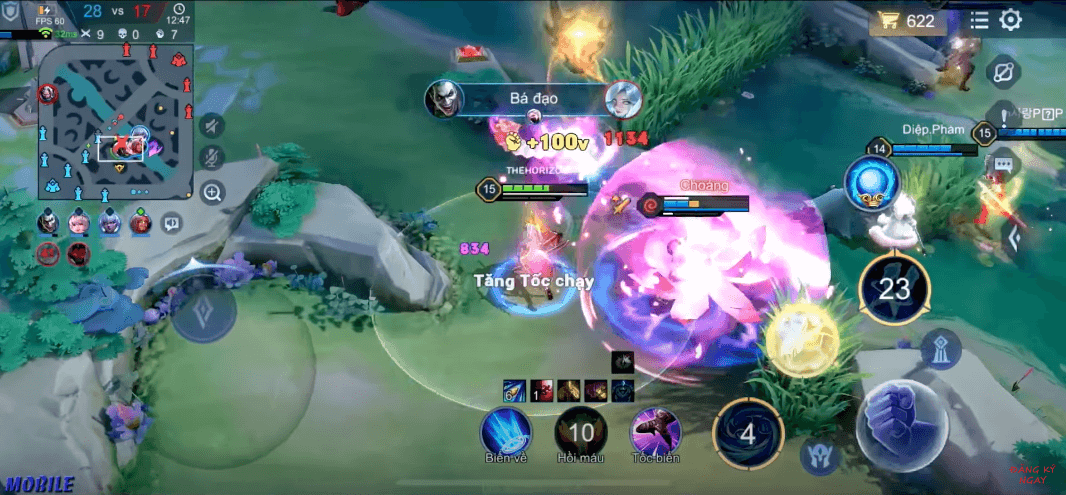Show the scoreboard list

click(x=980, y=20)
